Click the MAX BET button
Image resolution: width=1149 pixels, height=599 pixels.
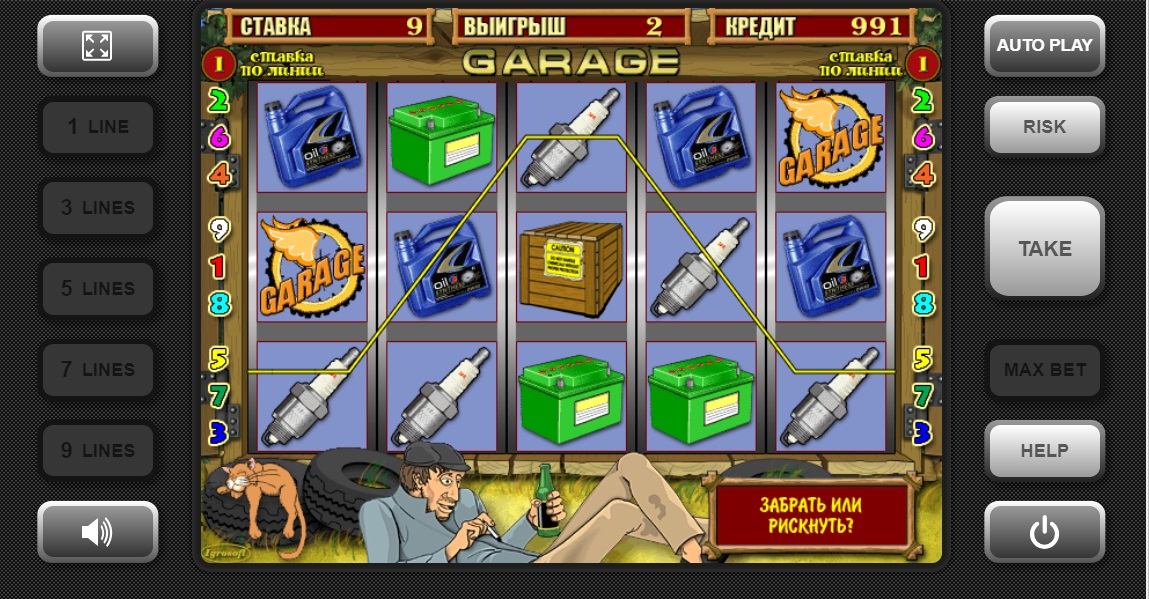click(1044, 370)
